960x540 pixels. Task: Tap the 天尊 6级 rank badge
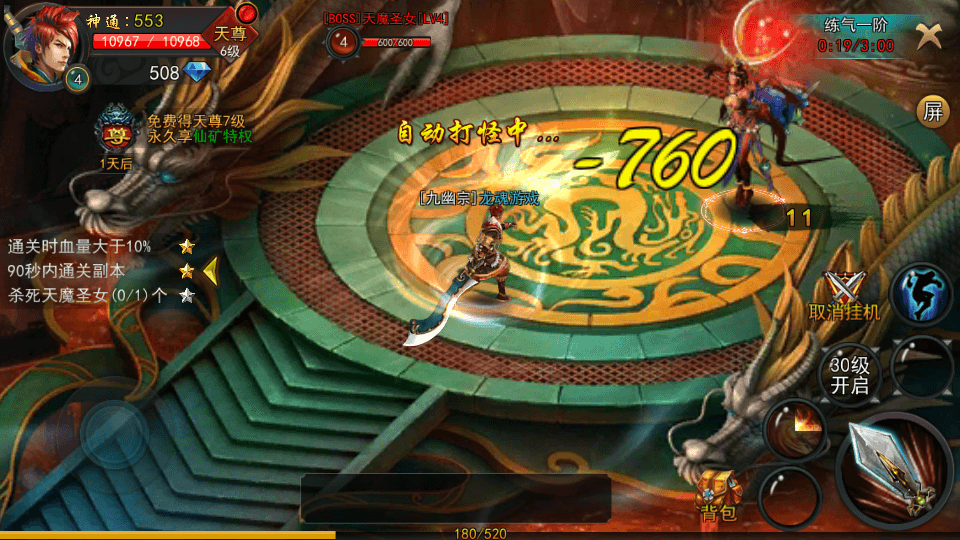click(230, 36)
